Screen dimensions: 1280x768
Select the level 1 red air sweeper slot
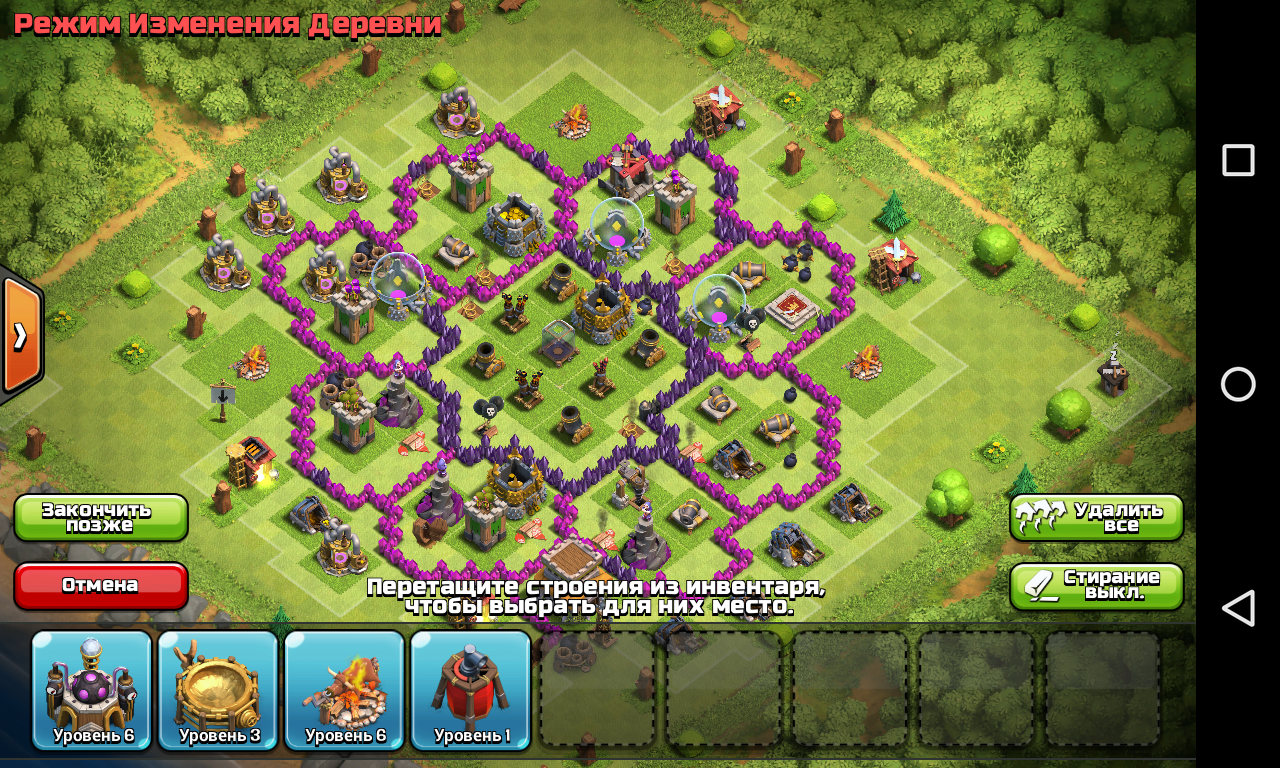pyautogui.click(x=470, y=690)
